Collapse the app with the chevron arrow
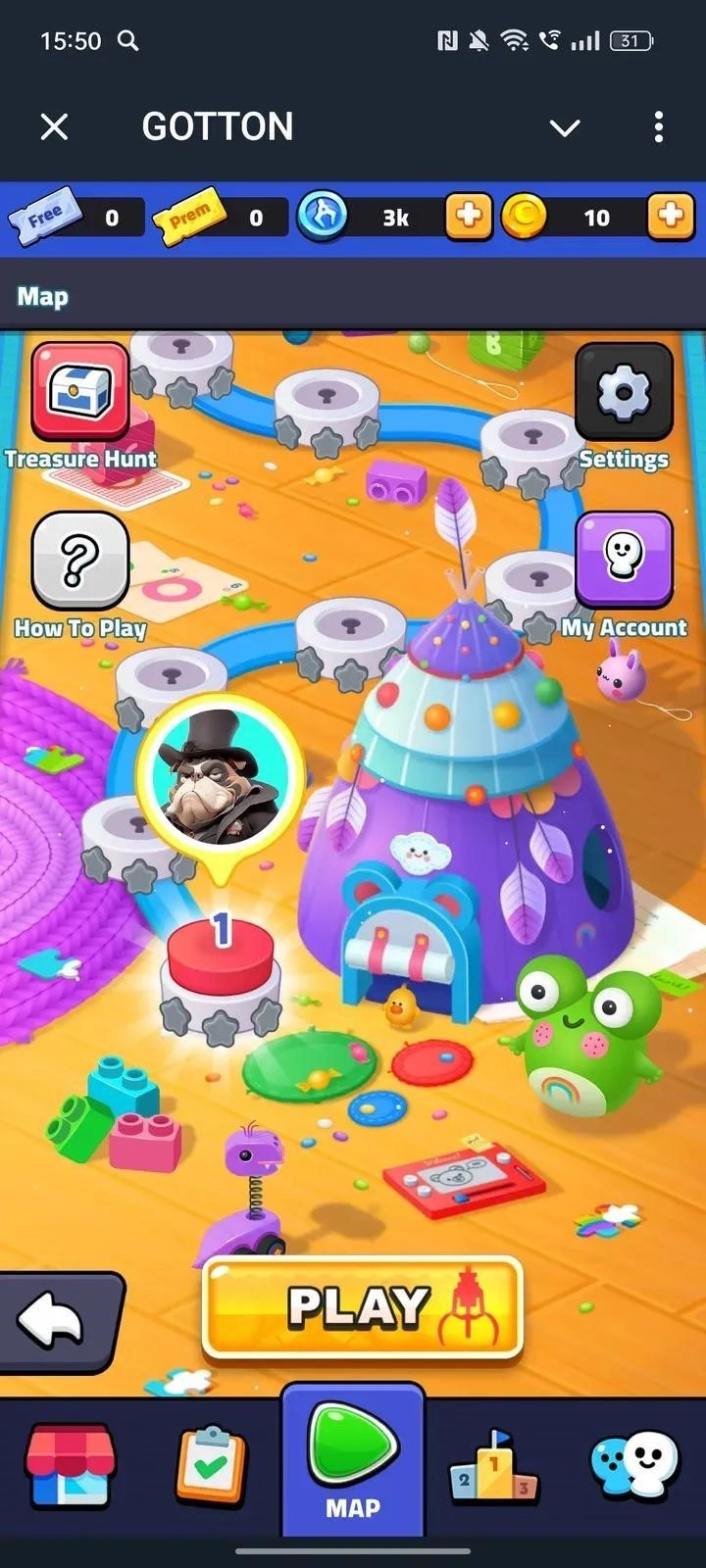 pos(565,127)
